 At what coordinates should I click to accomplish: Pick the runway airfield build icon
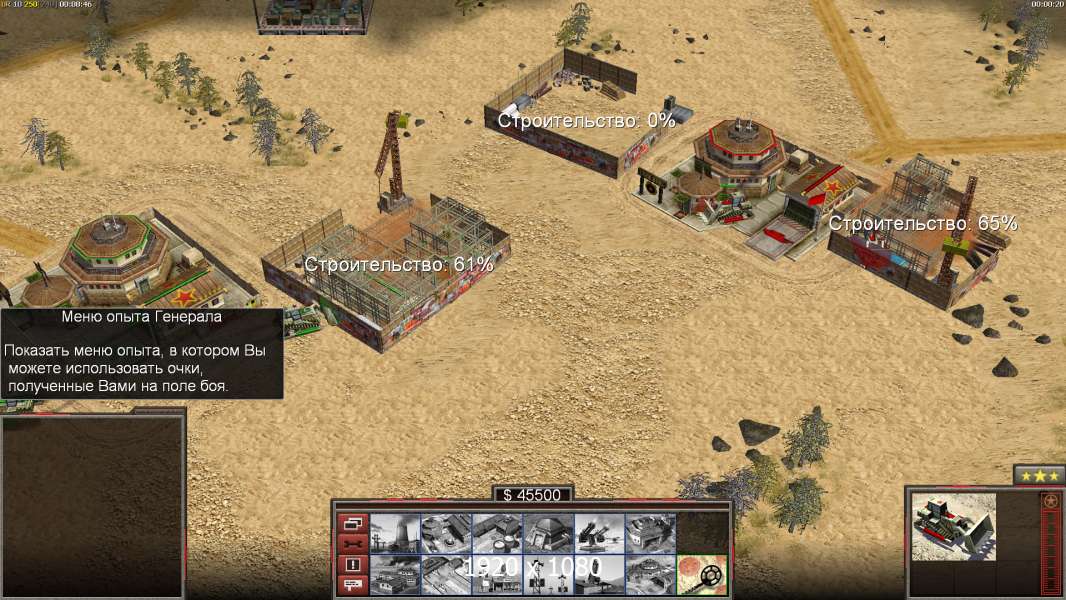[446, 574]
